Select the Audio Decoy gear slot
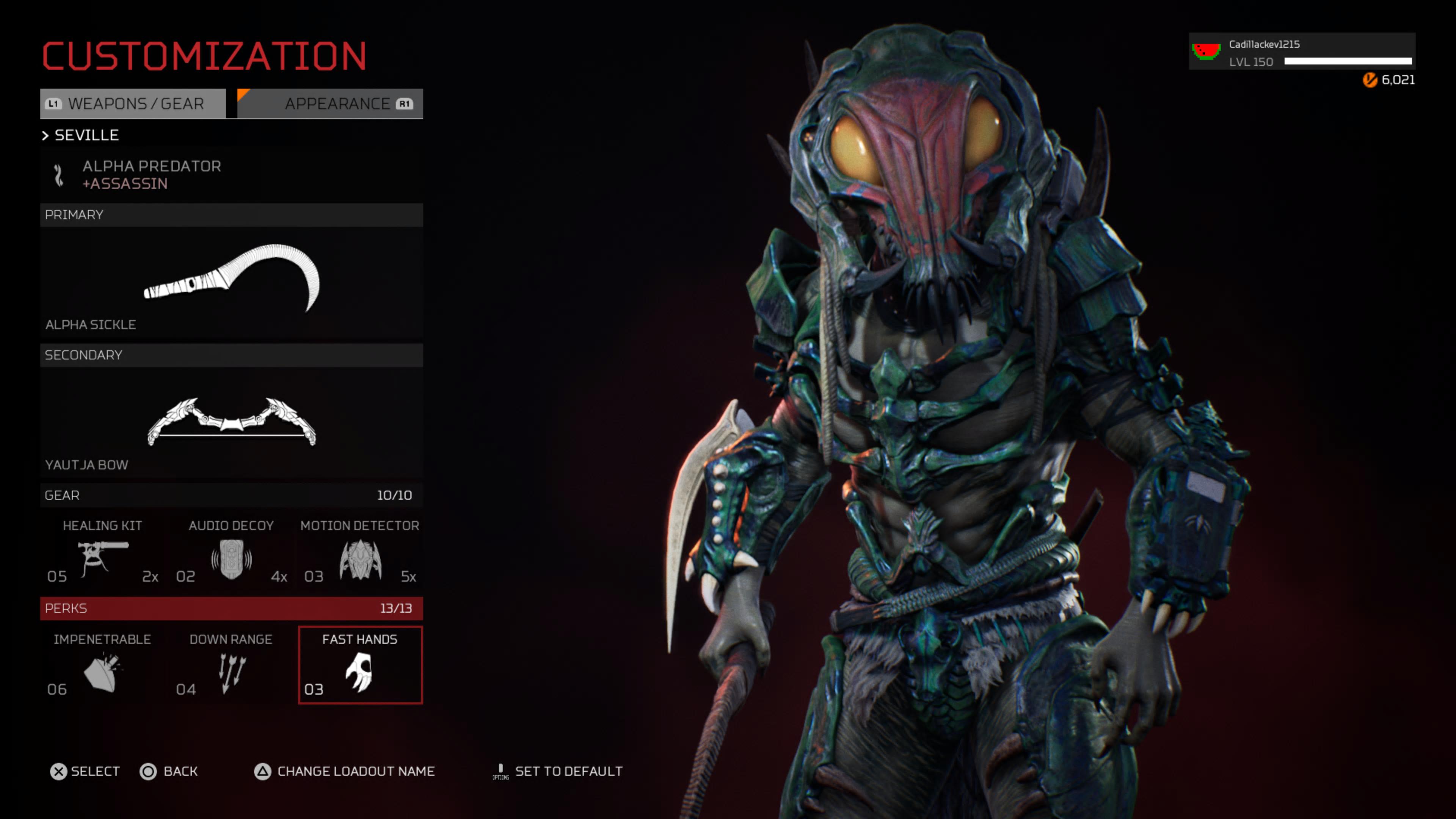1456x819 pixels. pyautogui.click(x=231, y=552)
